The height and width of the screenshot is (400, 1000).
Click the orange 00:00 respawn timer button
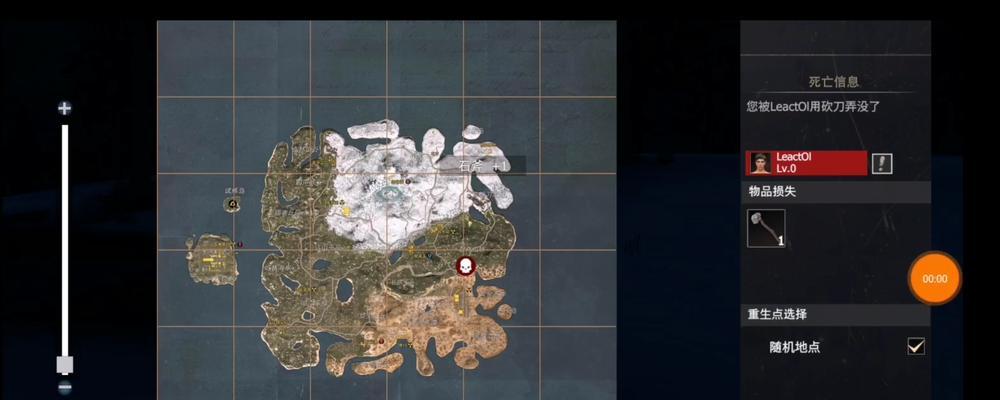coord(934,279)
